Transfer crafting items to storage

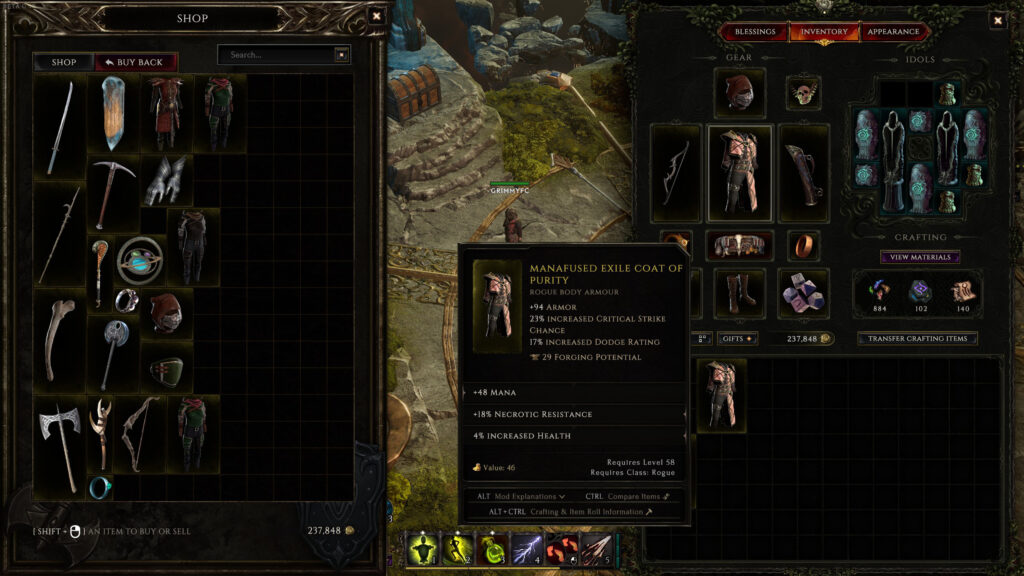point(917,338)
